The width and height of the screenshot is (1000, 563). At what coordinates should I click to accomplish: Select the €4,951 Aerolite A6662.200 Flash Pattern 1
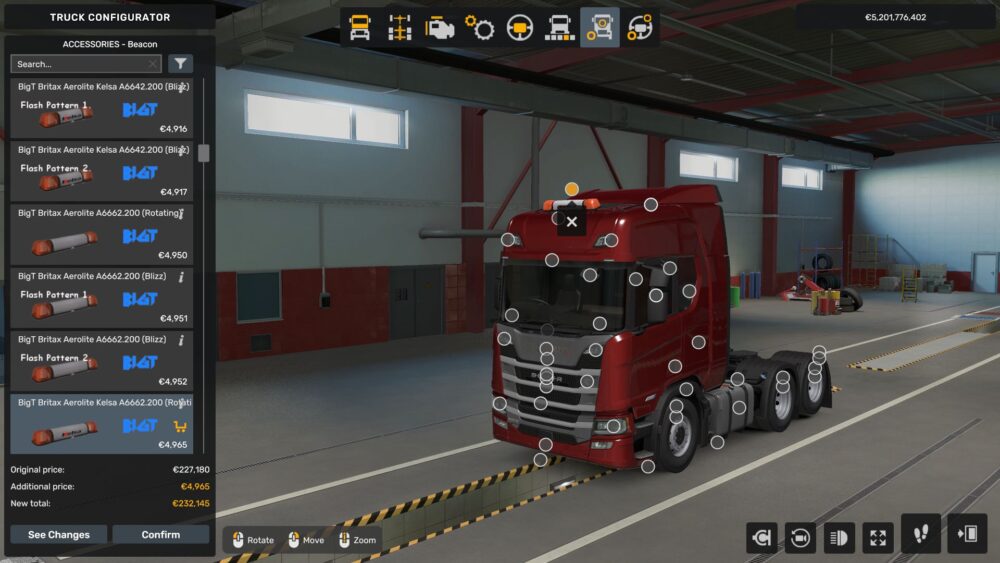click(100, 298)
